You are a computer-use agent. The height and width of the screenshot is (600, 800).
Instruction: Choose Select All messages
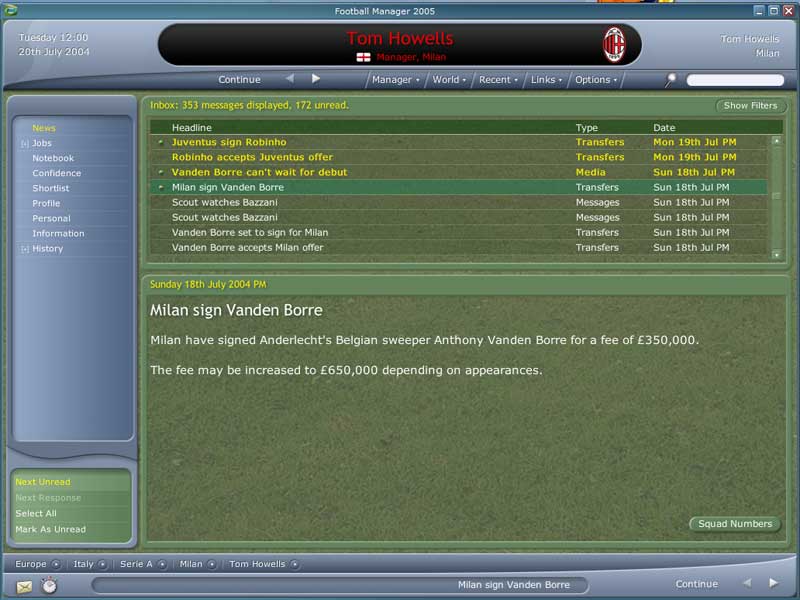(x=36, y=513)
